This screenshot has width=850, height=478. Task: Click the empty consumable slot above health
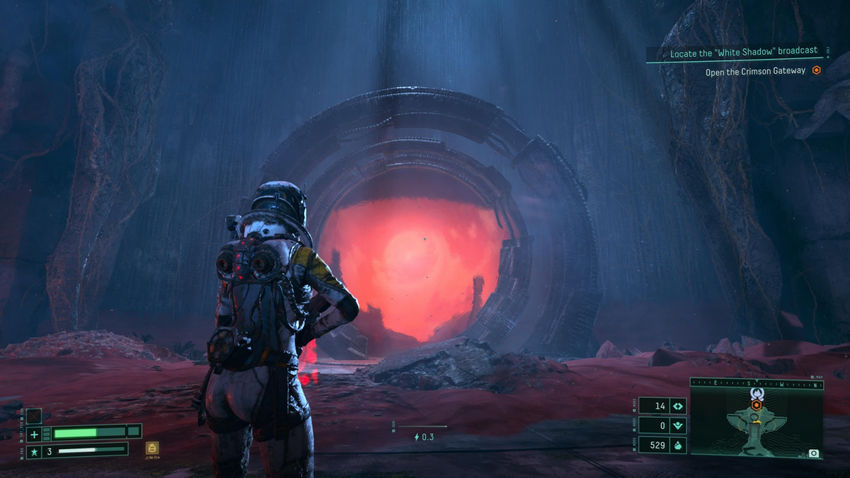pyautogui.click(x=34, y=415)
